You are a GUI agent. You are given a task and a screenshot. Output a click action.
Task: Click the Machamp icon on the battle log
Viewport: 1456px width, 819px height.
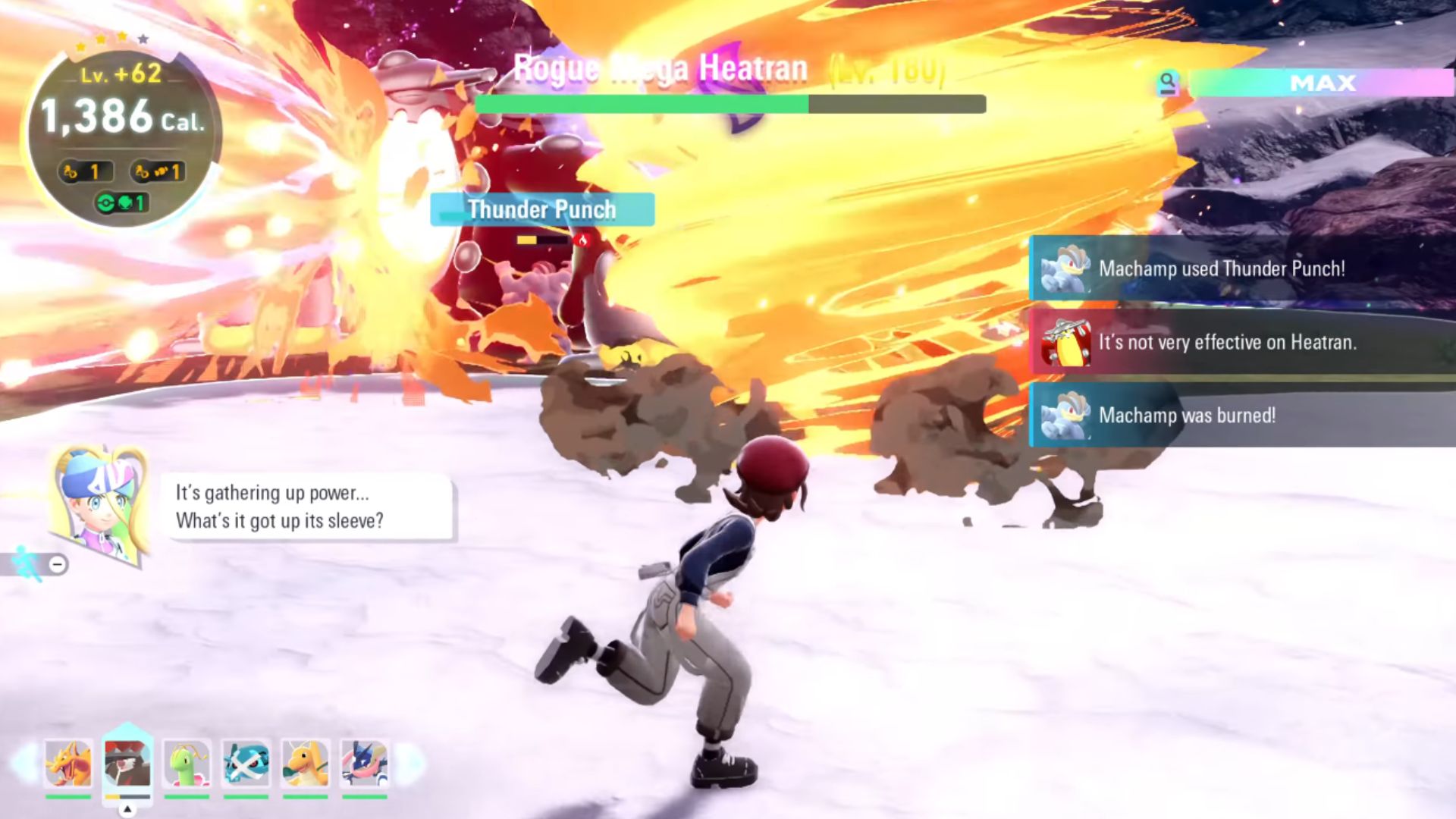(x=1064, y=269)
